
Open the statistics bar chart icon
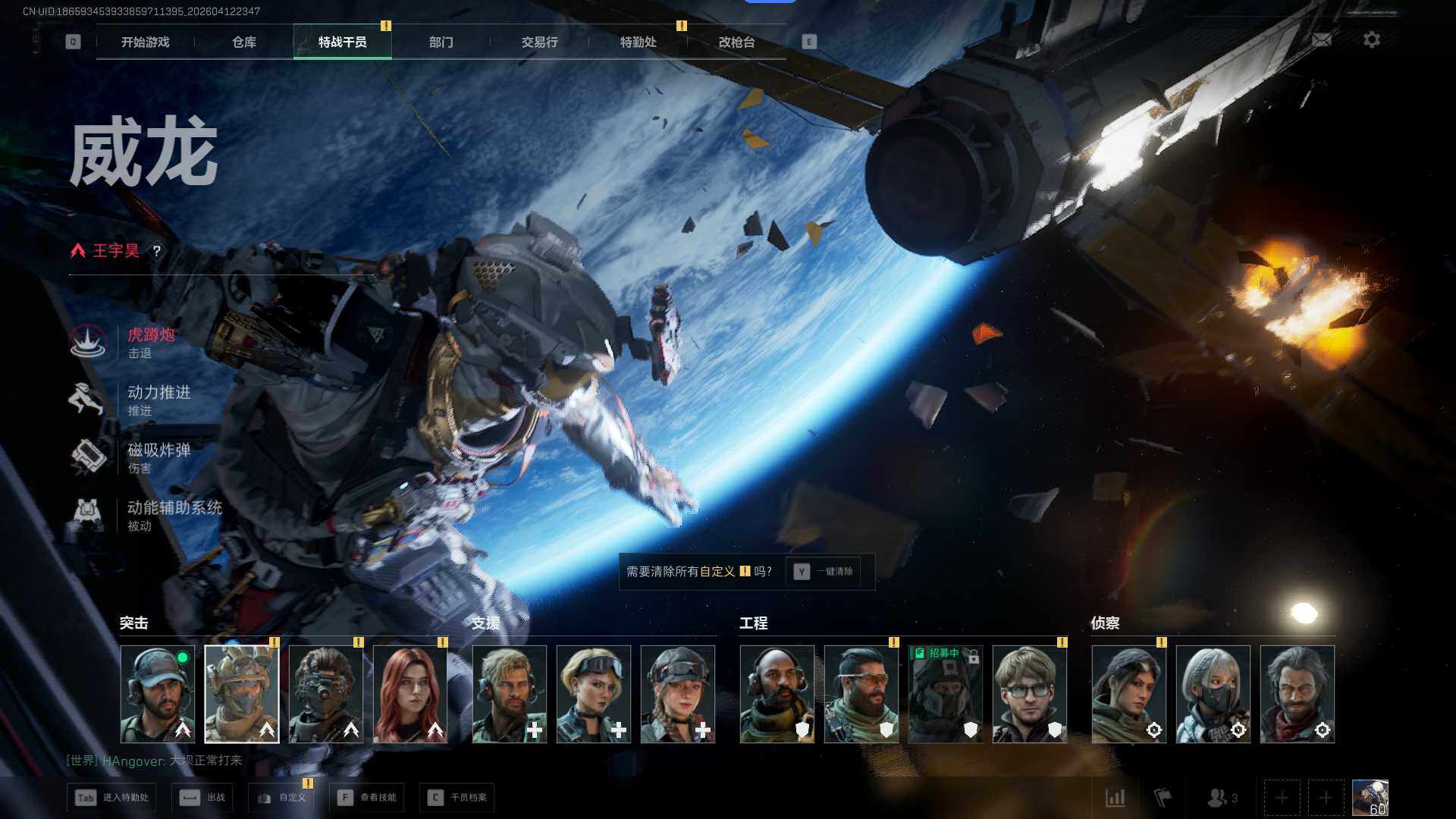(1116, 798)
